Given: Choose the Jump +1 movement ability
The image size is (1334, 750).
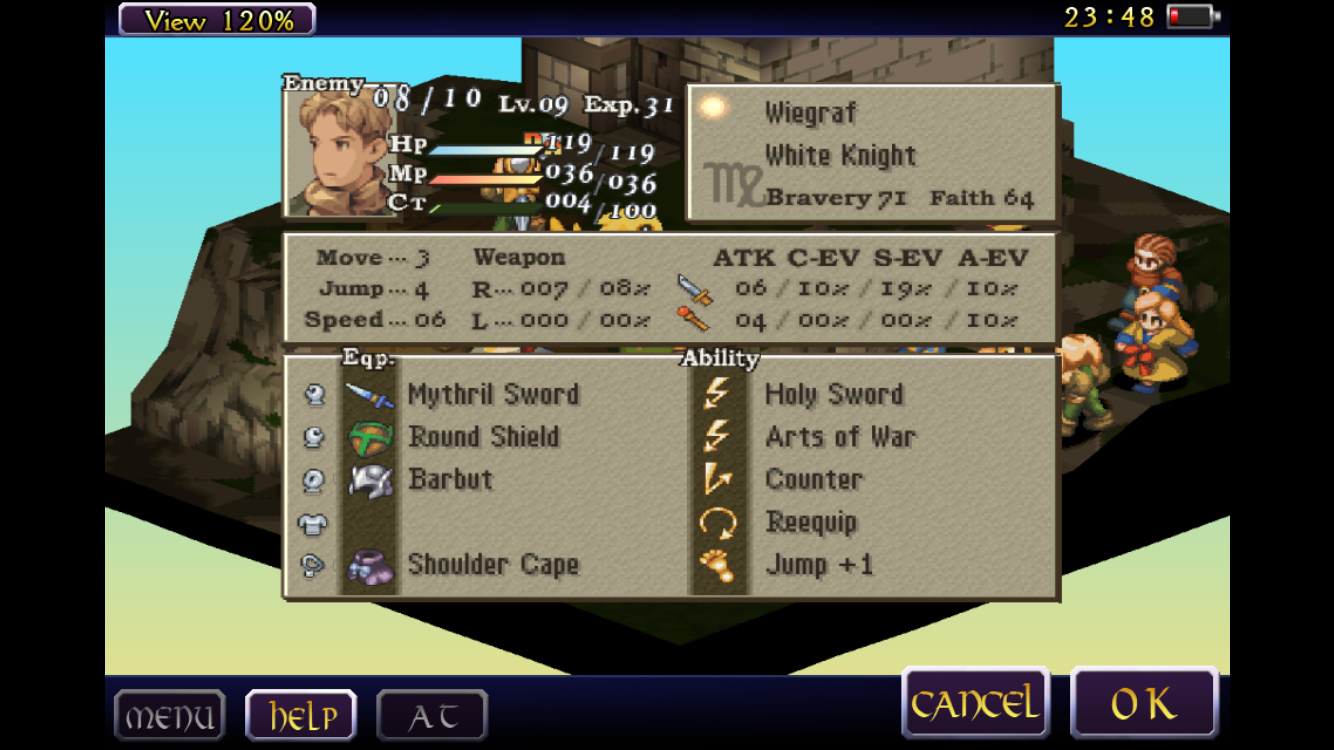Looking at the screenshot, I should 819,564.
